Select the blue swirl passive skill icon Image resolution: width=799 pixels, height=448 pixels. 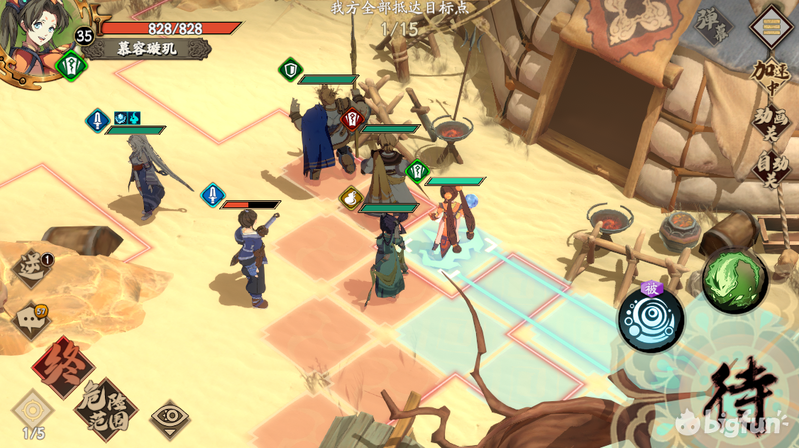(650, 319)
